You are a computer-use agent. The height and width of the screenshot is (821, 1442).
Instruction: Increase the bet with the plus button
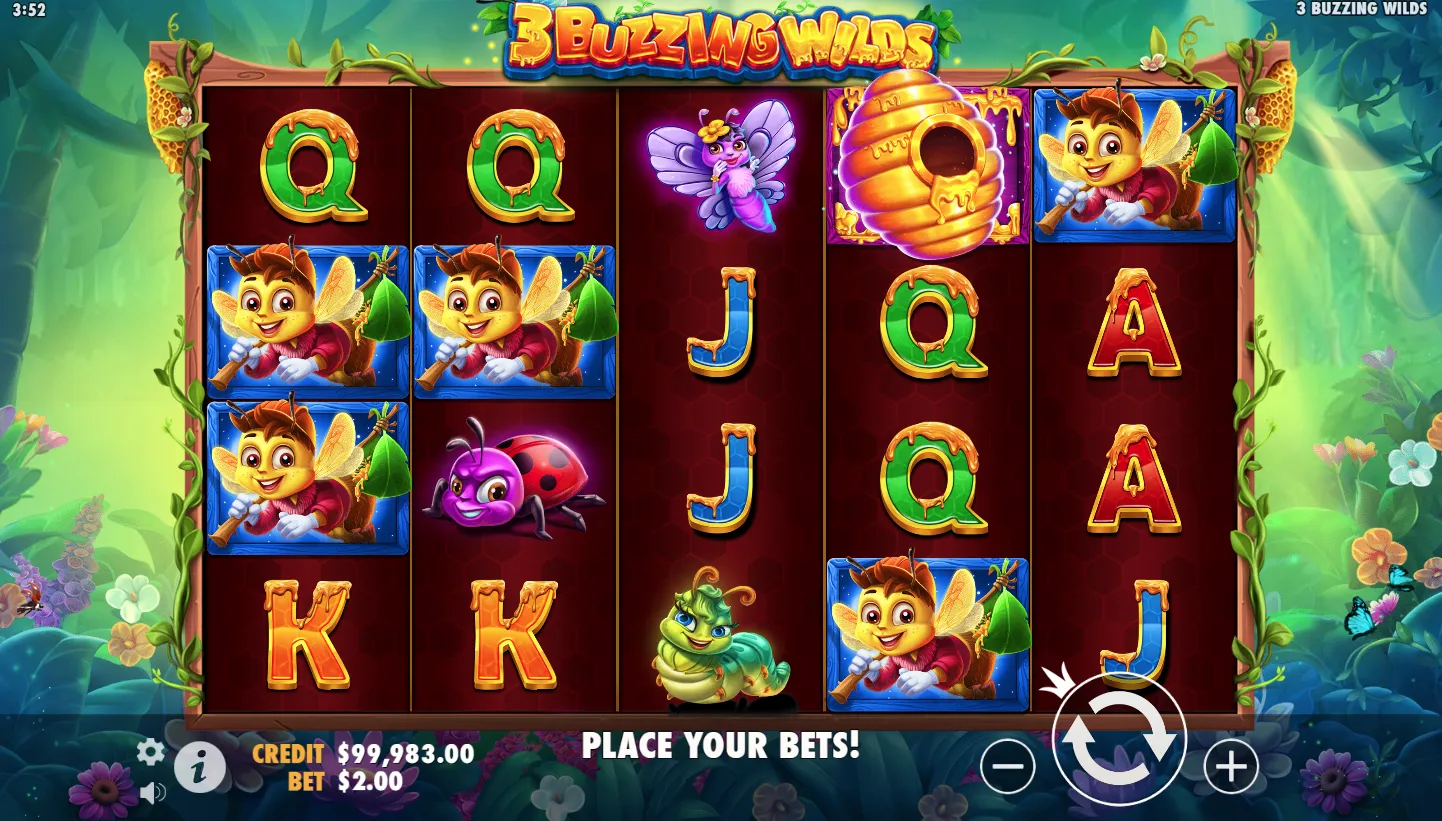1230,767
